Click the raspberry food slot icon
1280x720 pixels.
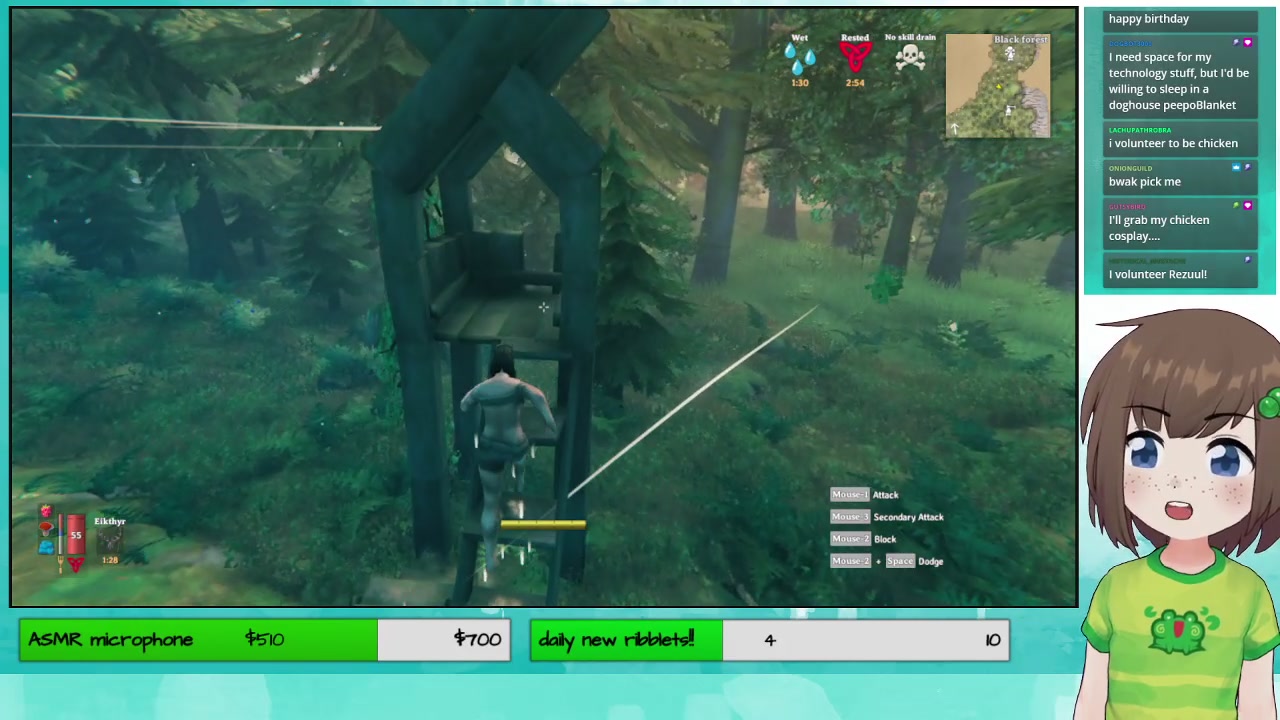click(x=46, y=511)
